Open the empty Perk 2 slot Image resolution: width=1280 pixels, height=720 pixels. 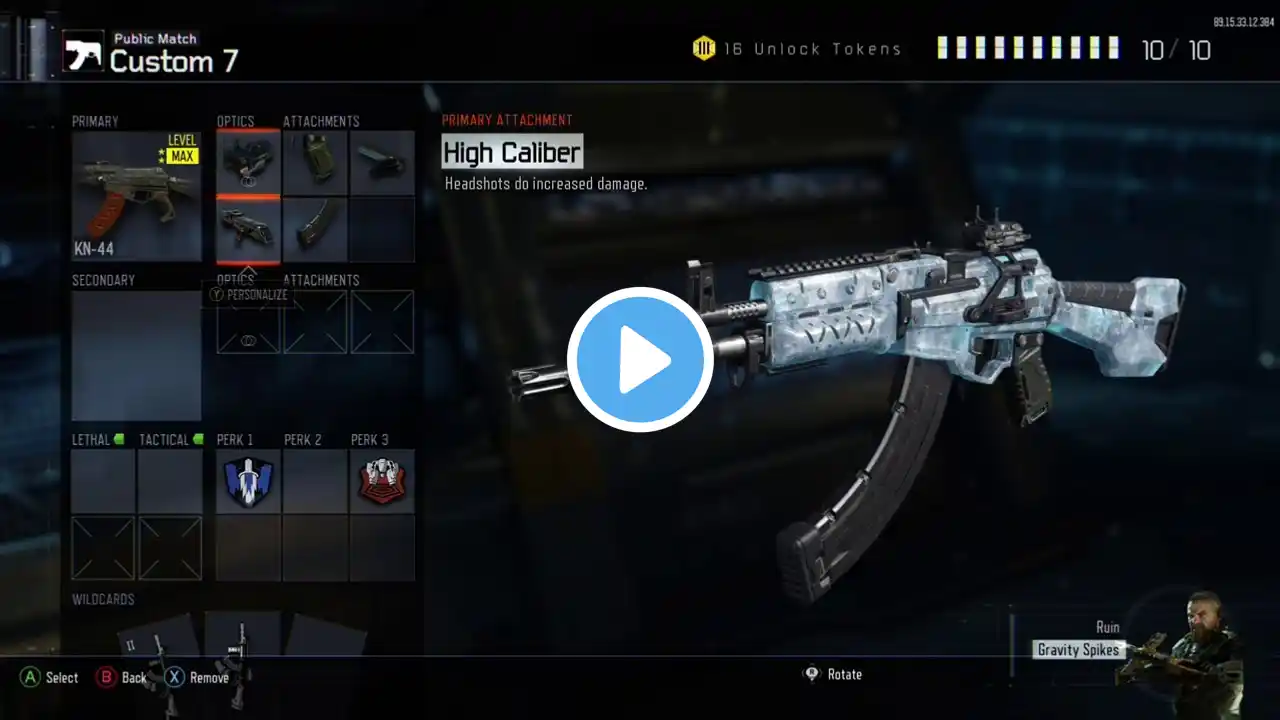tap(315, 481)
